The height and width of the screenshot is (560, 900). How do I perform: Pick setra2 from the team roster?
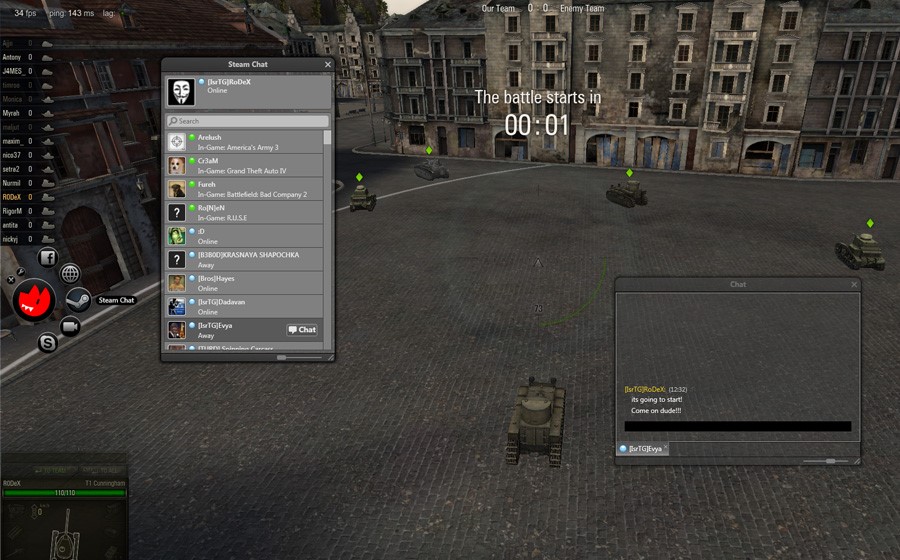point(13,170)
